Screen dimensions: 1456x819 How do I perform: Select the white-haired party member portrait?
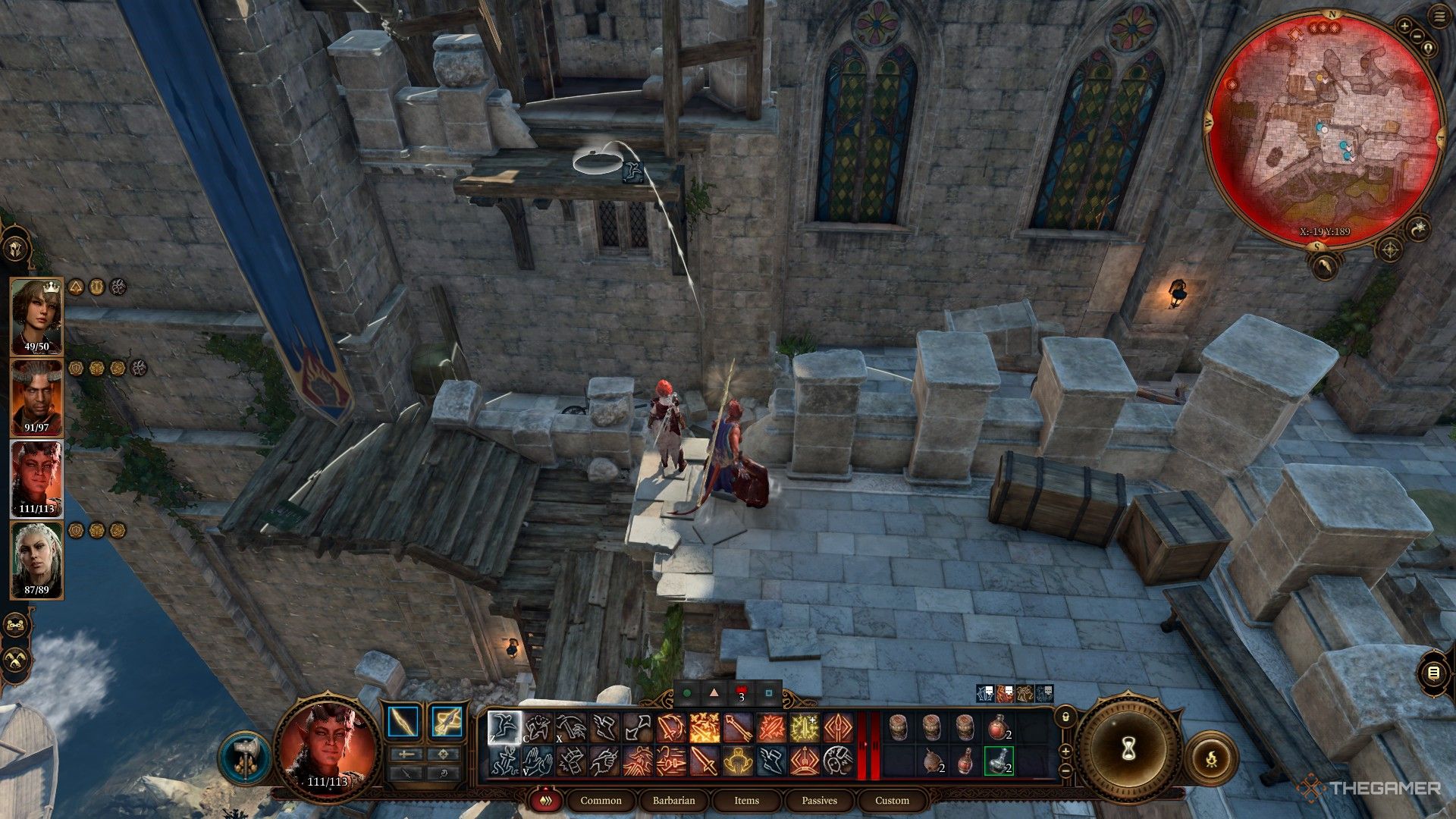click(x=36, y=560)
